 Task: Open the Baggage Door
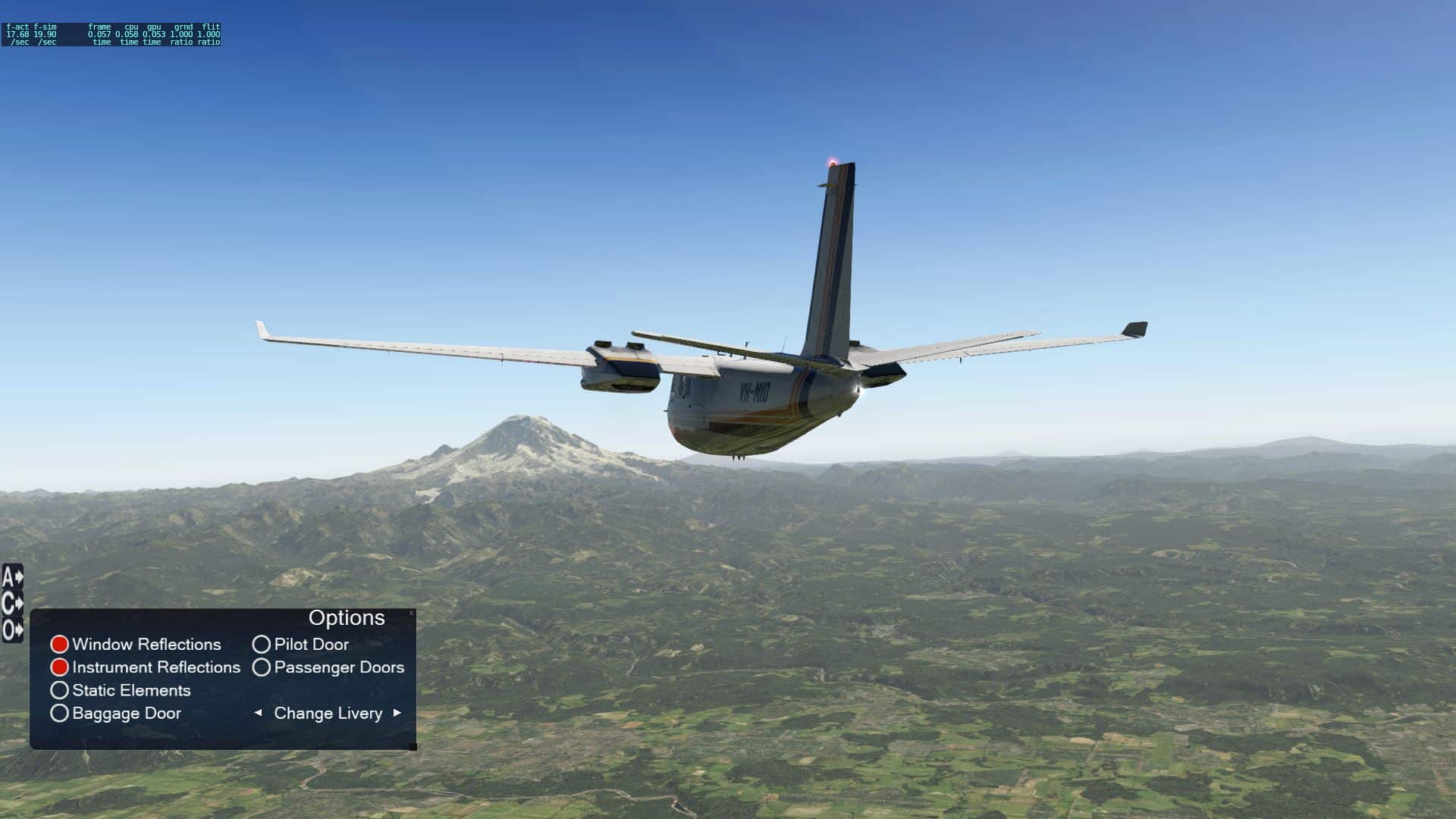[60, 714]
